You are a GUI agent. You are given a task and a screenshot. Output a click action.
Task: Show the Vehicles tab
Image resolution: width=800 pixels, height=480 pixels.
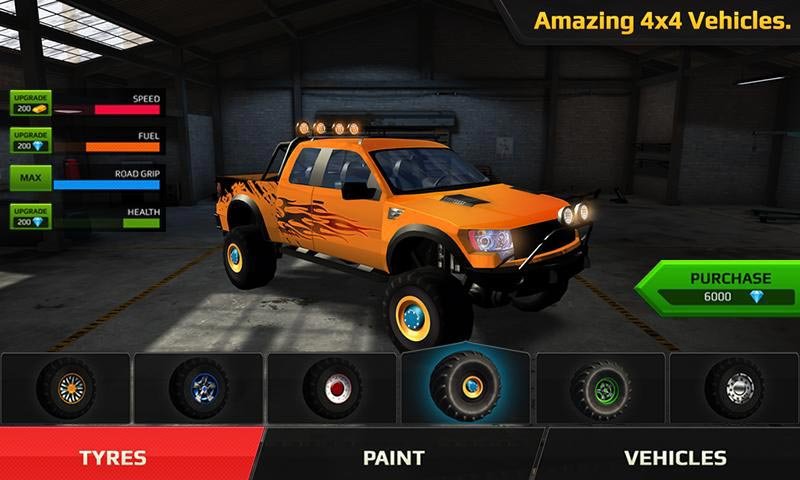click(x=675, y=458)
